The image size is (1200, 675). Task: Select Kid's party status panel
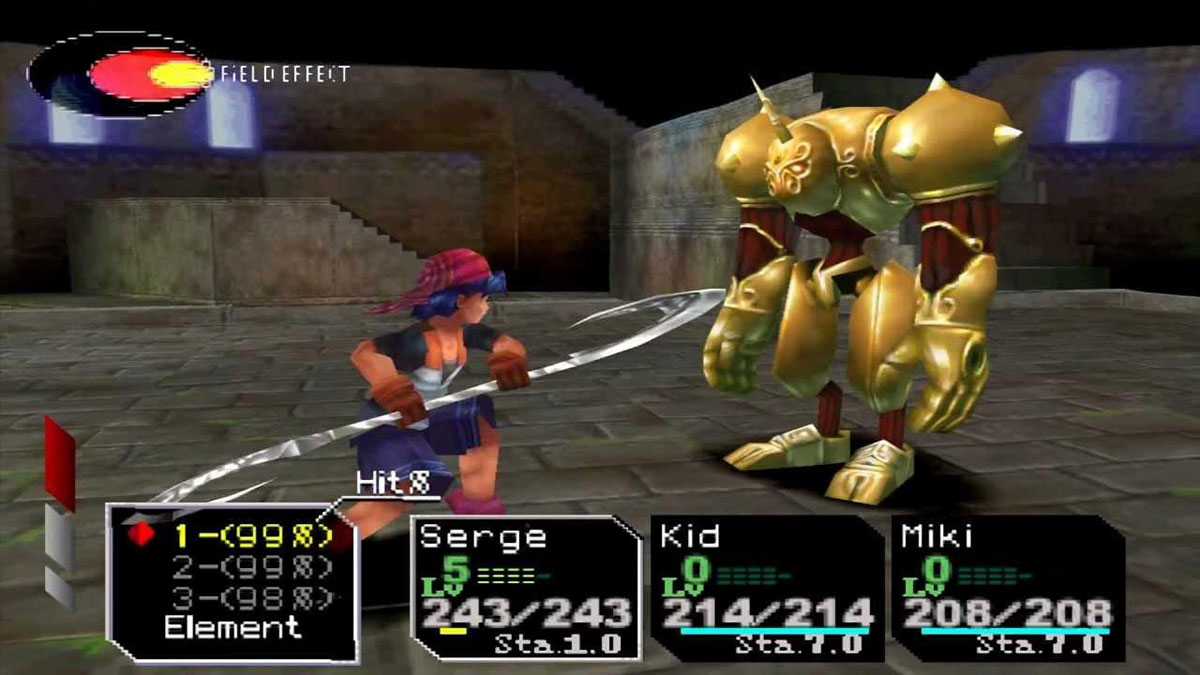(767, 588)
